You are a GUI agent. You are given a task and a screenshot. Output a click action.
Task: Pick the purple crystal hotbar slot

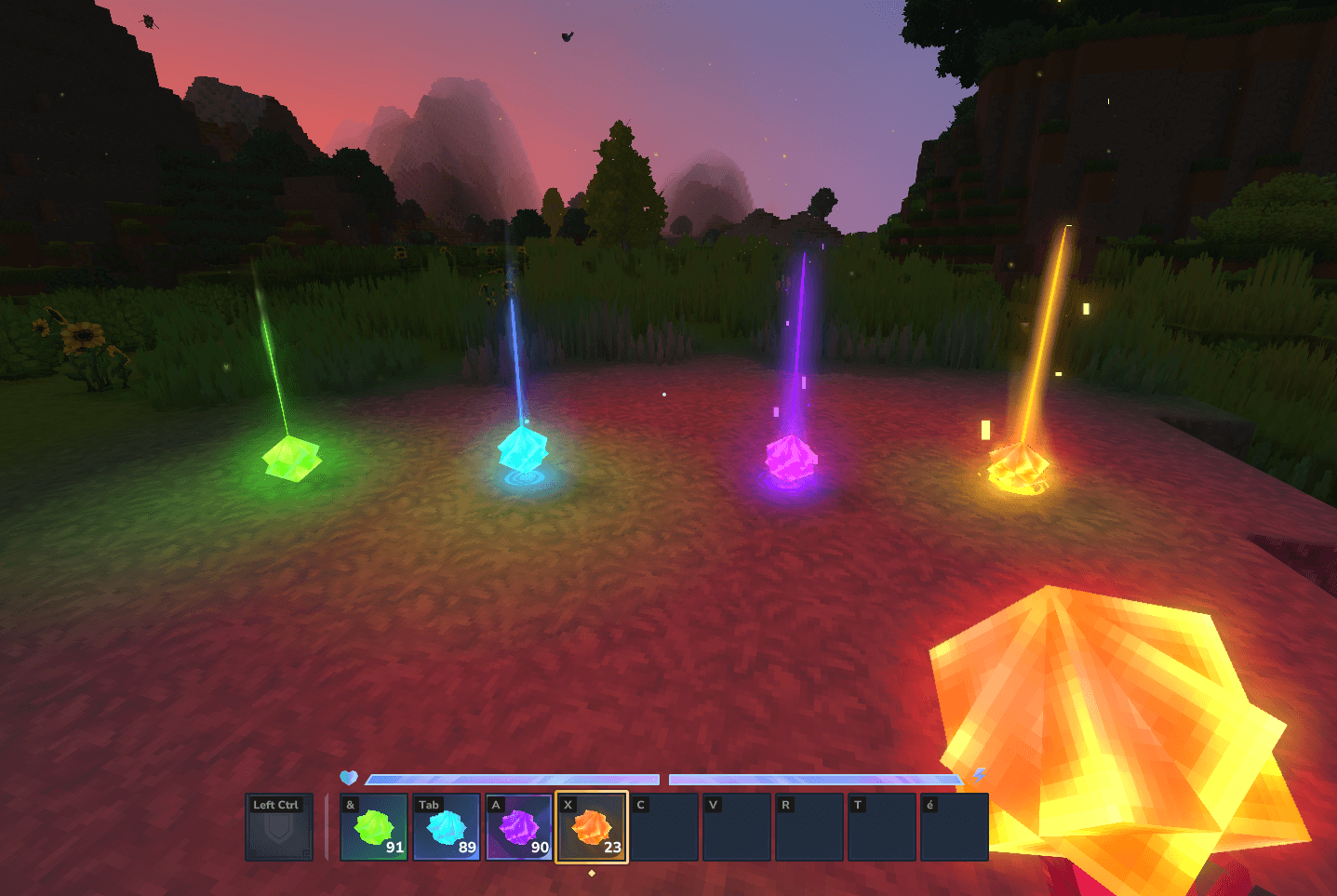pos(519,827)
